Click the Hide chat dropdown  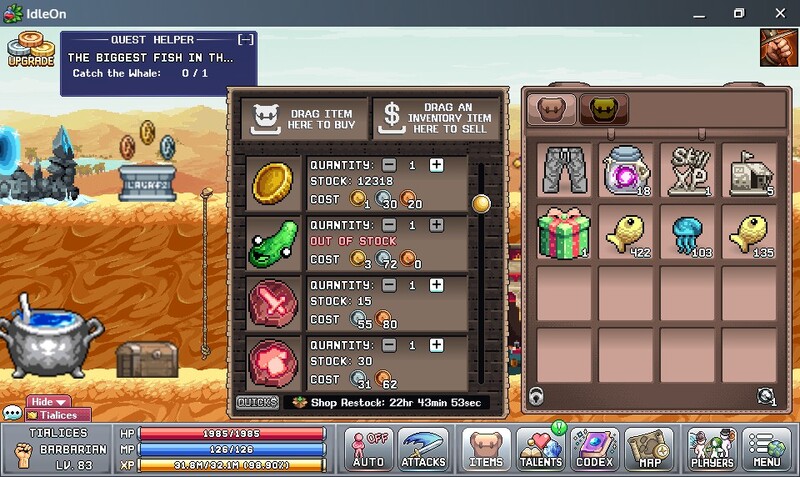(x=49, y=402)
